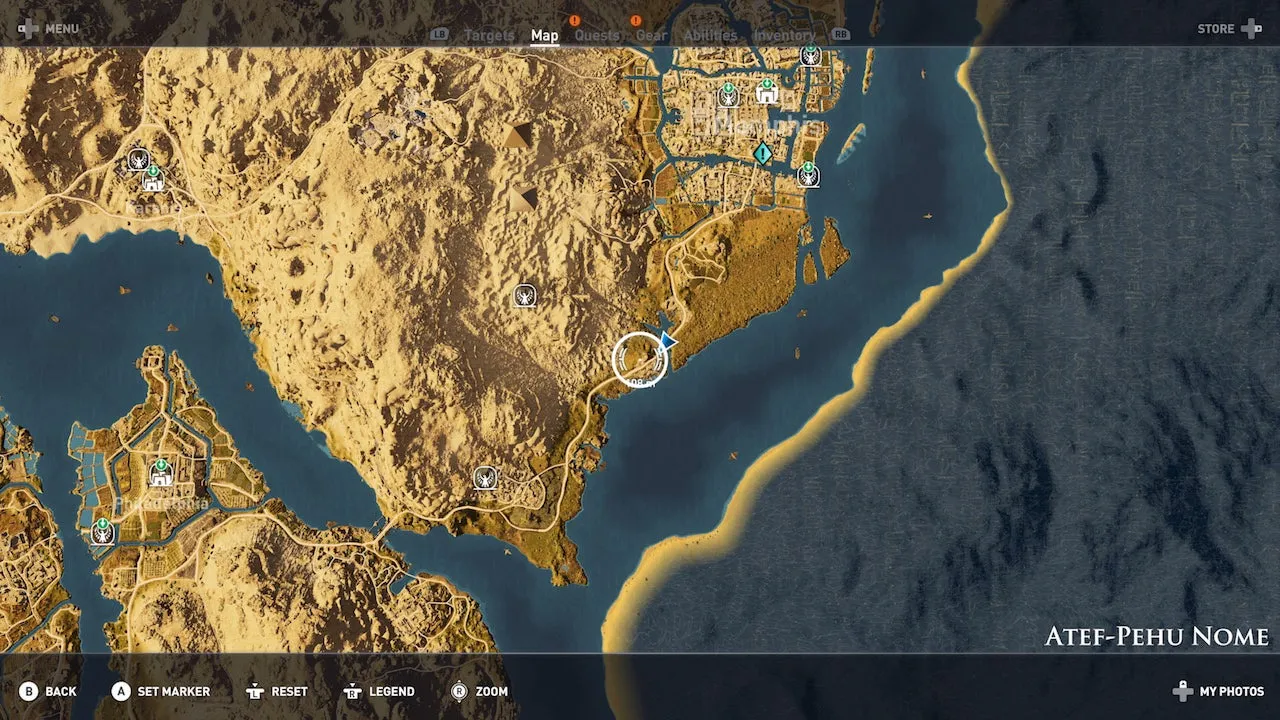Switch to the Targets tab

click(489, 36)
